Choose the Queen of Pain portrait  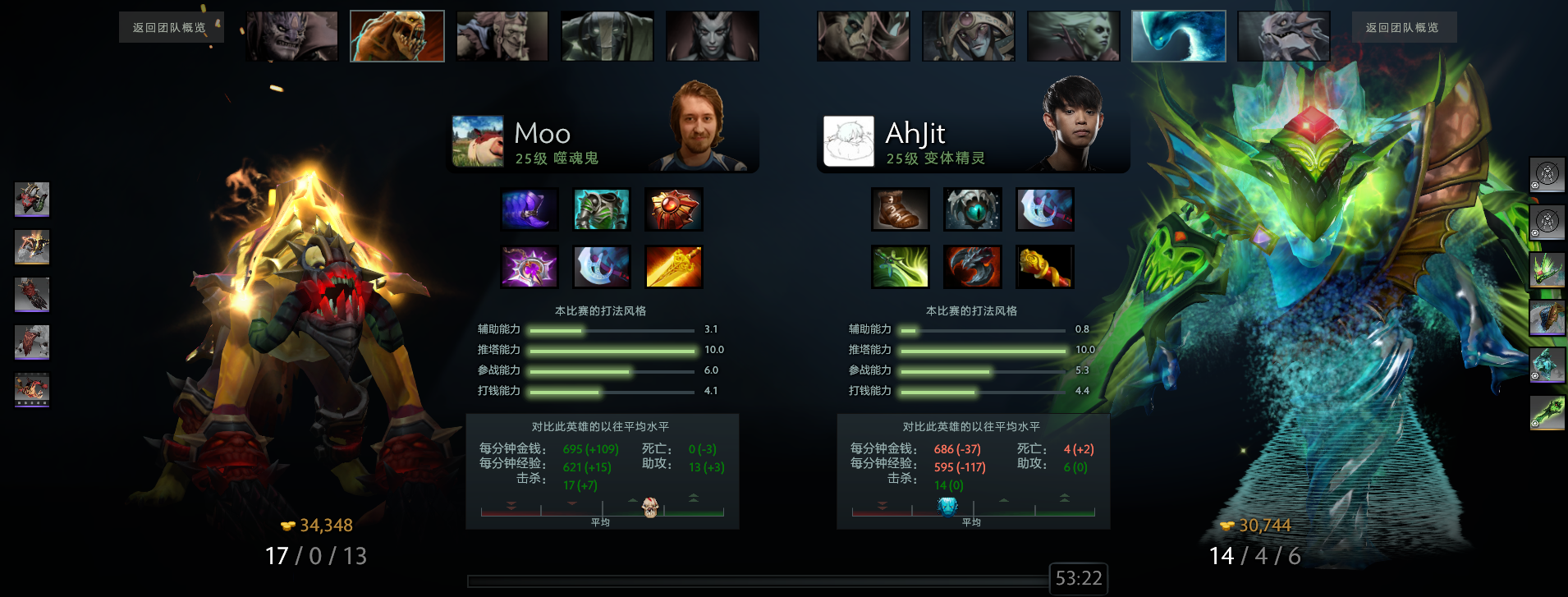(713, 36)
